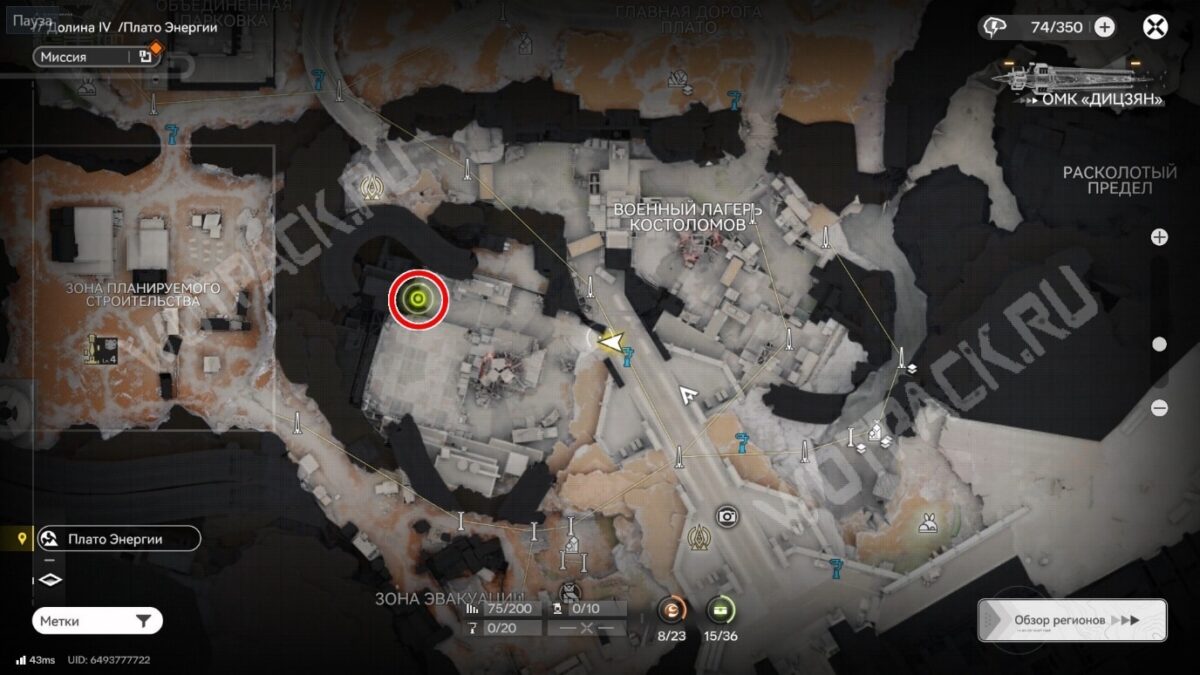Open the Миссия mission panel
Screen dimensions: 1200x675
point(97,57)
